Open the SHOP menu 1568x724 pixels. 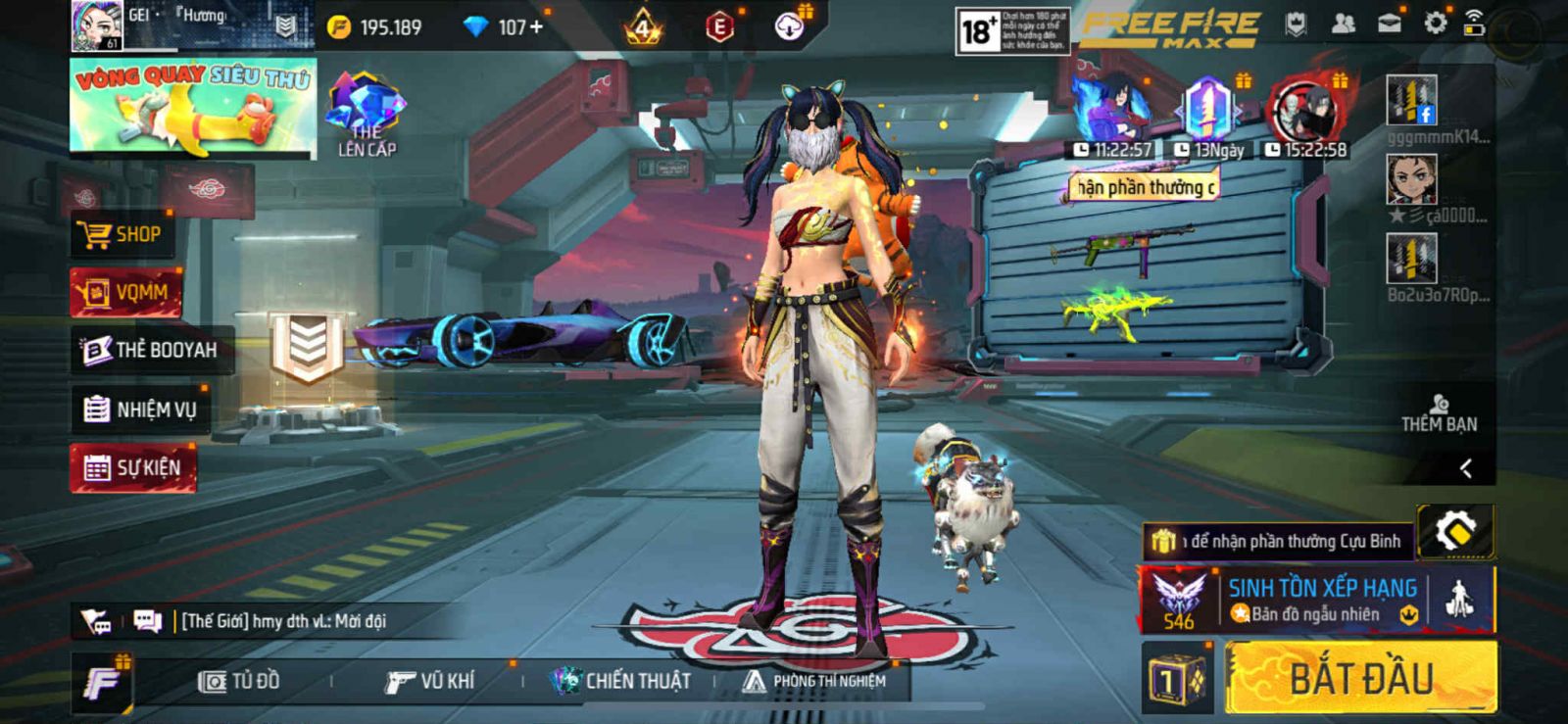[125, 234]
